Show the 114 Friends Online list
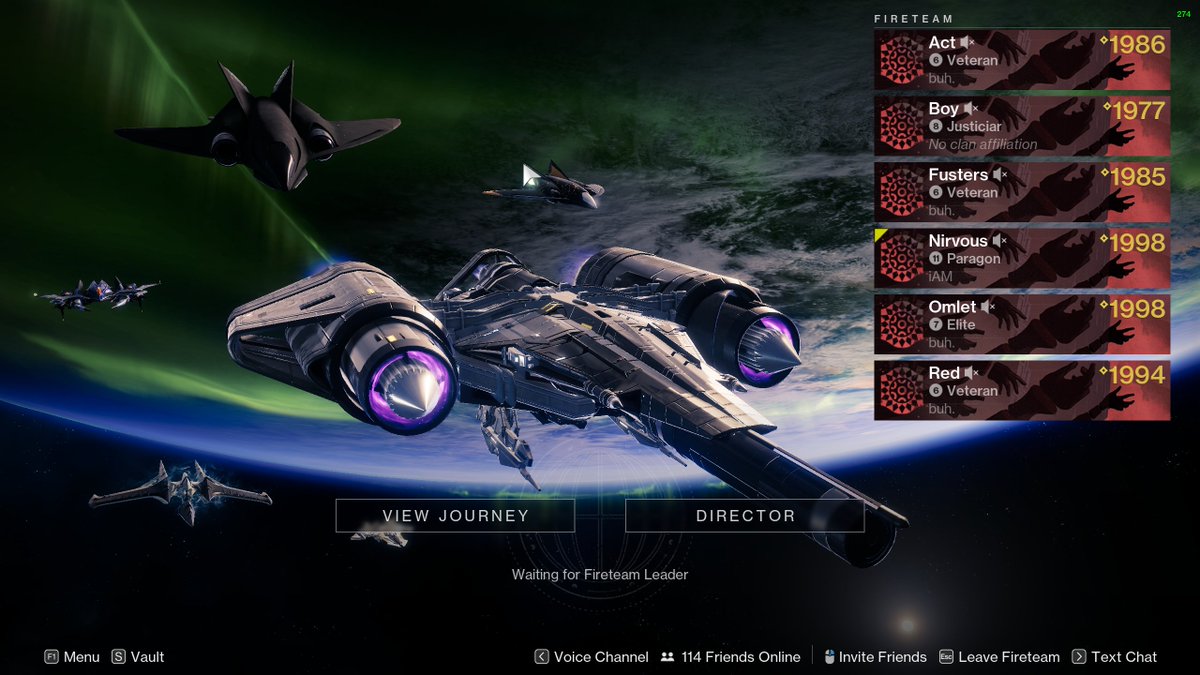This screenshot has width=1200, height=675. click(x=731, y=657)
